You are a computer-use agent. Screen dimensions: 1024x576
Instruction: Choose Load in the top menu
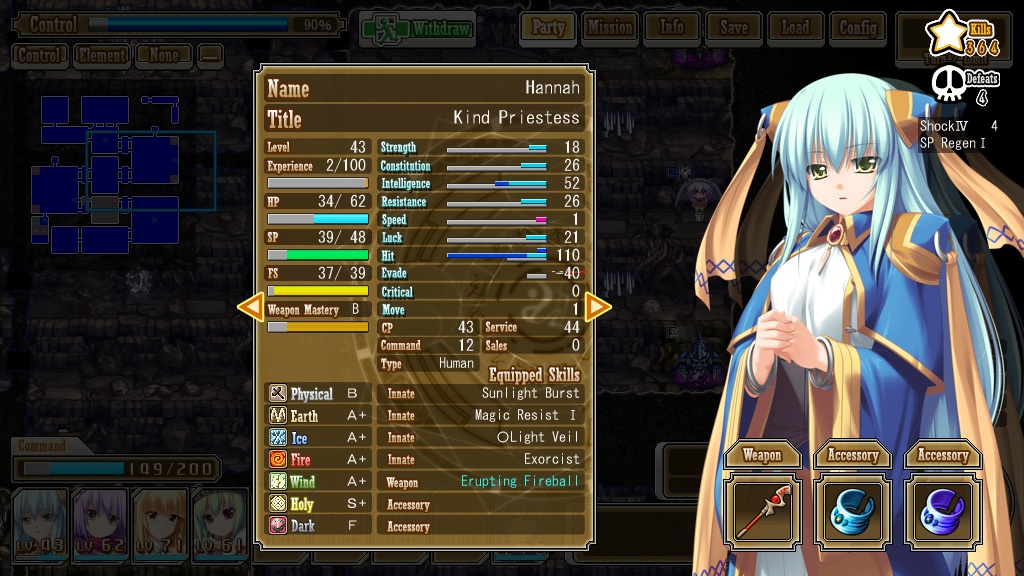[796, 28]
